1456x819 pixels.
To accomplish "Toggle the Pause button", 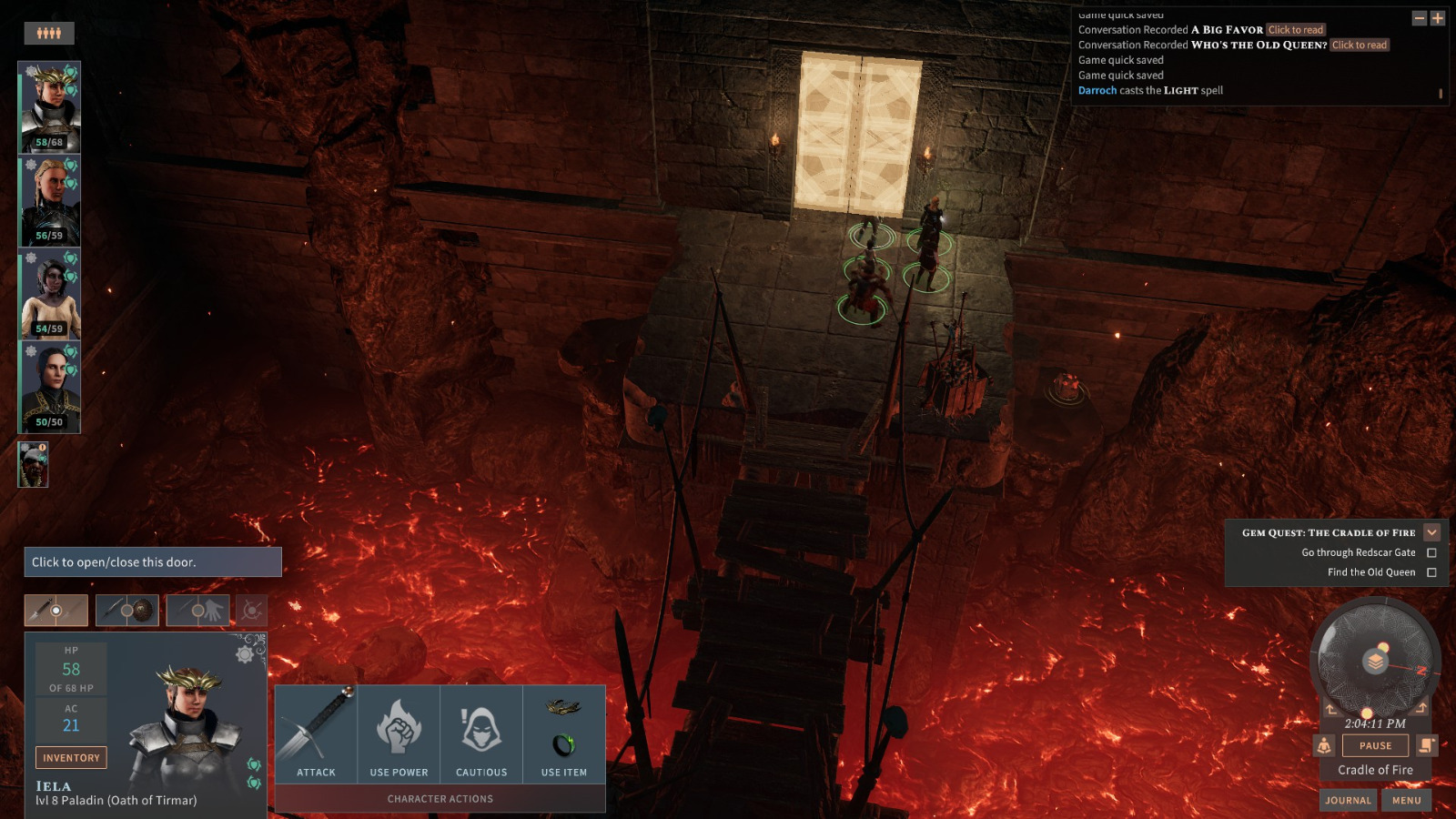I will coord(1375,745).
